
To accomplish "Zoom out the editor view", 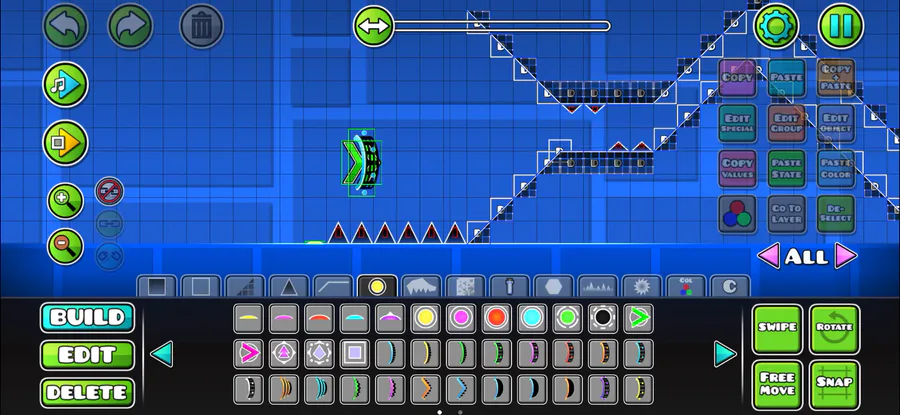I will point(65,244).
